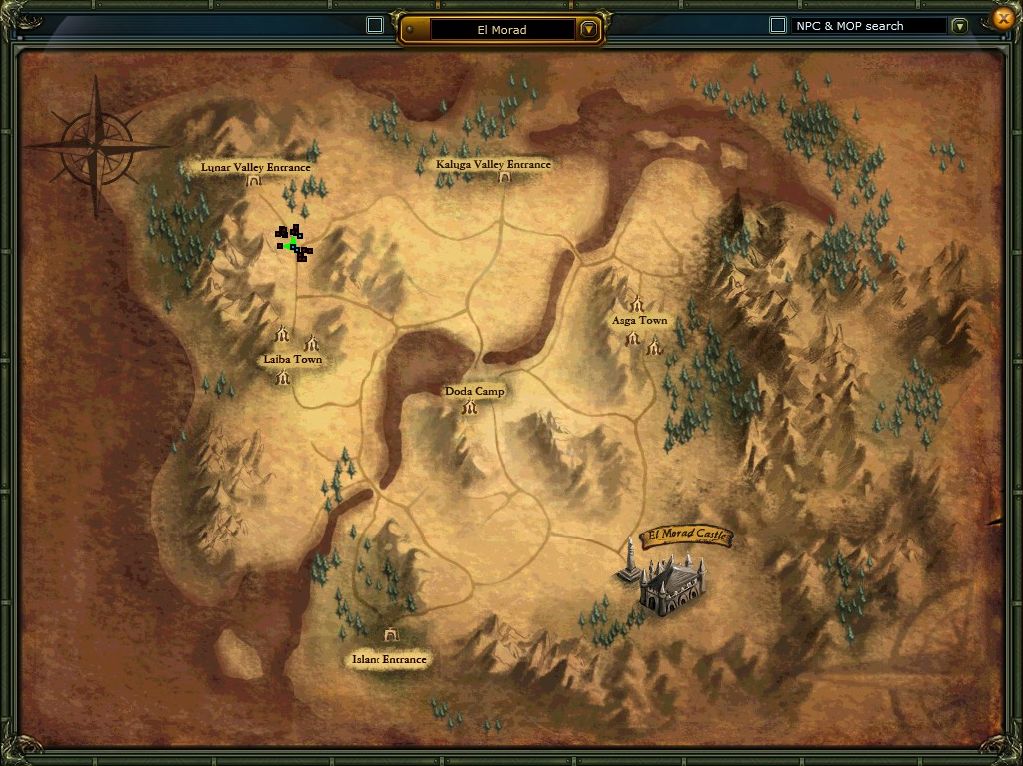Screen dimensions: 1023x766
Task: Expand the NPC & MOP search dropdown arrow
Action: point(960,26)
